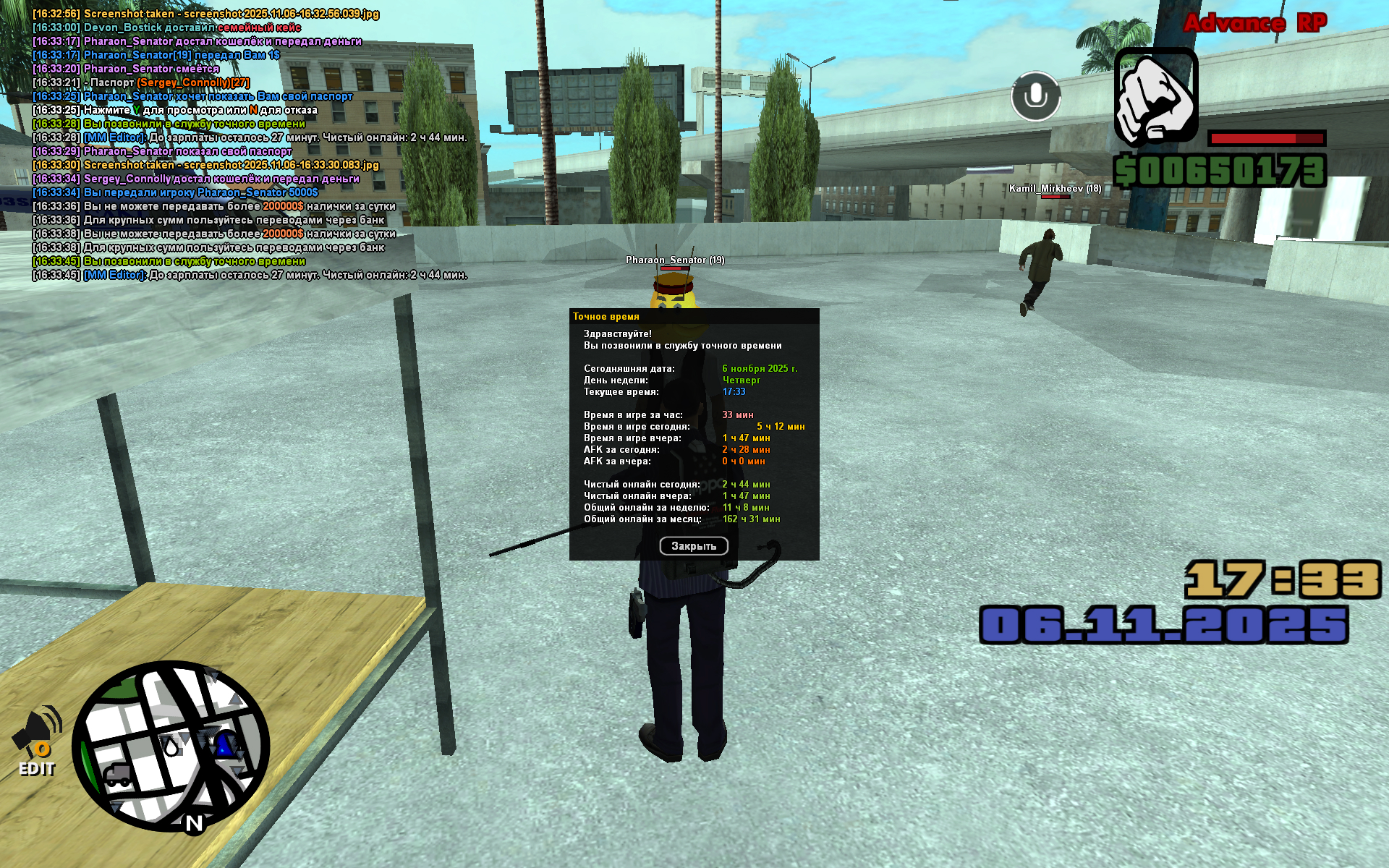The image size is (1389, 868).
Task: Select the fist weapon icon
Action: [x=1155, y=96]
